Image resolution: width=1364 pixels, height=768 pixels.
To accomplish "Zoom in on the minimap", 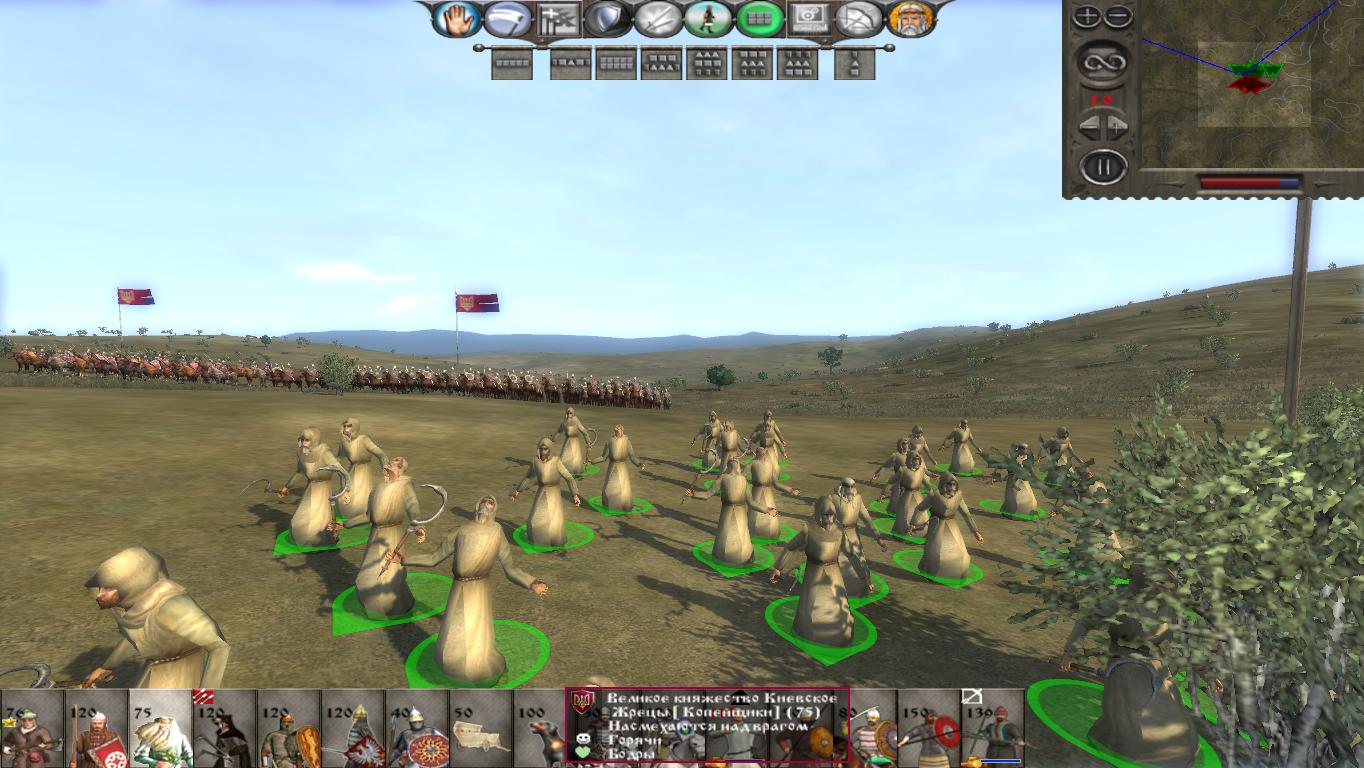I will (x=1087, y=14).
